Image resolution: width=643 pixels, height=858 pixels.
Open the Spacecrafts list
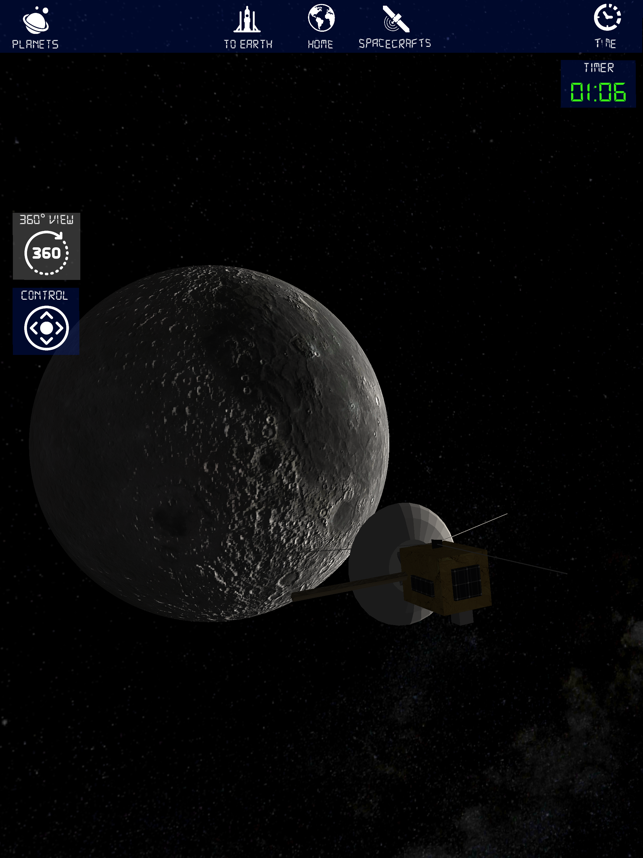pos(395,27)
